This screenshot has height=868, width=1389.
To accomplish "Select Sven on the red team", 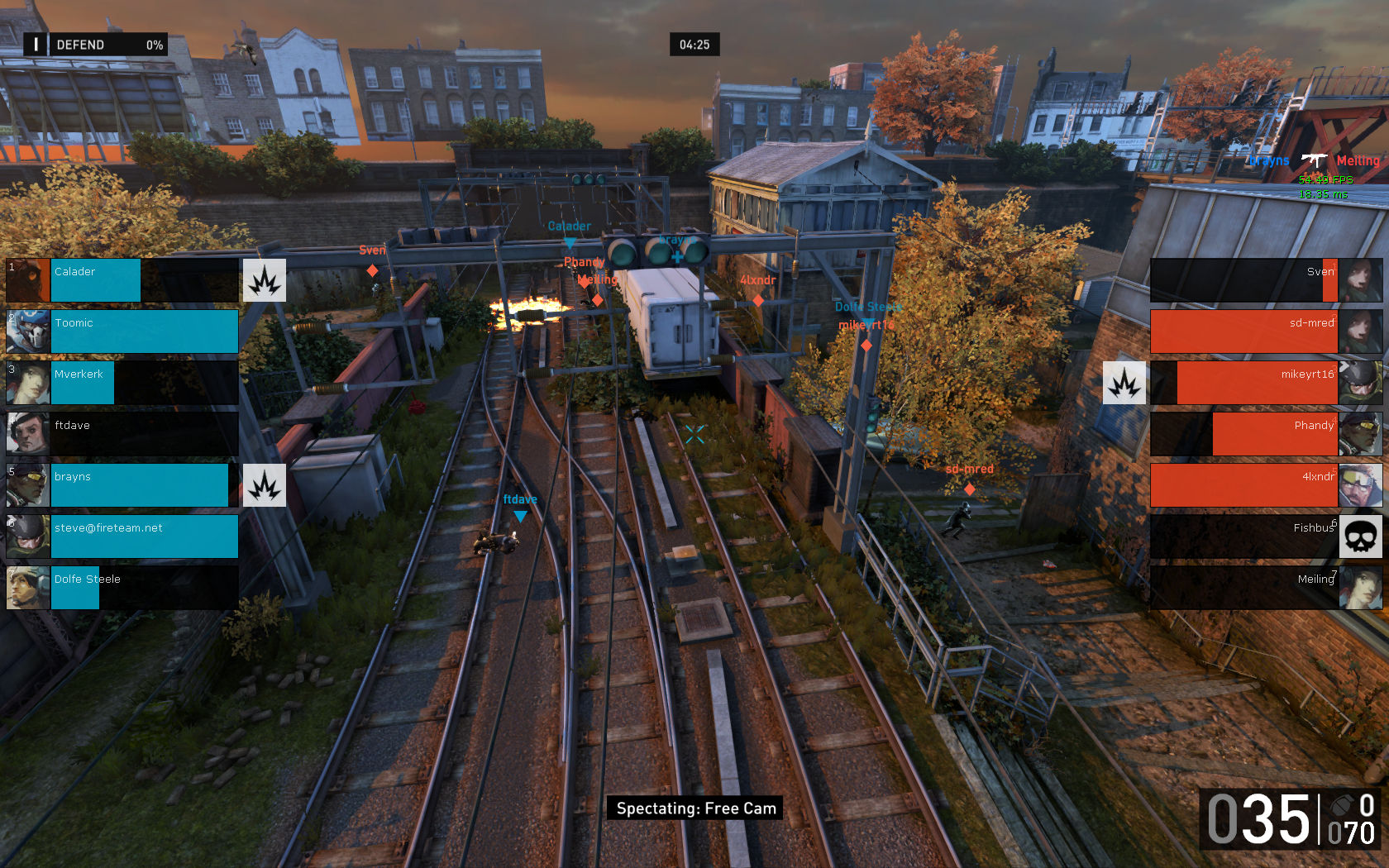I will tap(1265, 280).
